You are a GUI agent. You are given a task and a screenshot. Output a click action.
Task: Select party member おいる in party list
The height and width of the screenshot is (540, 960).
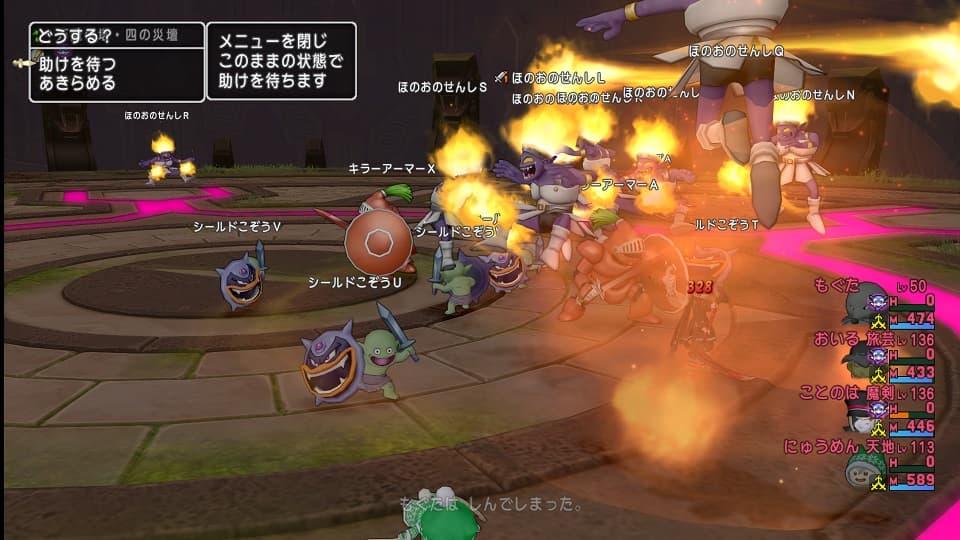(836, 339)
